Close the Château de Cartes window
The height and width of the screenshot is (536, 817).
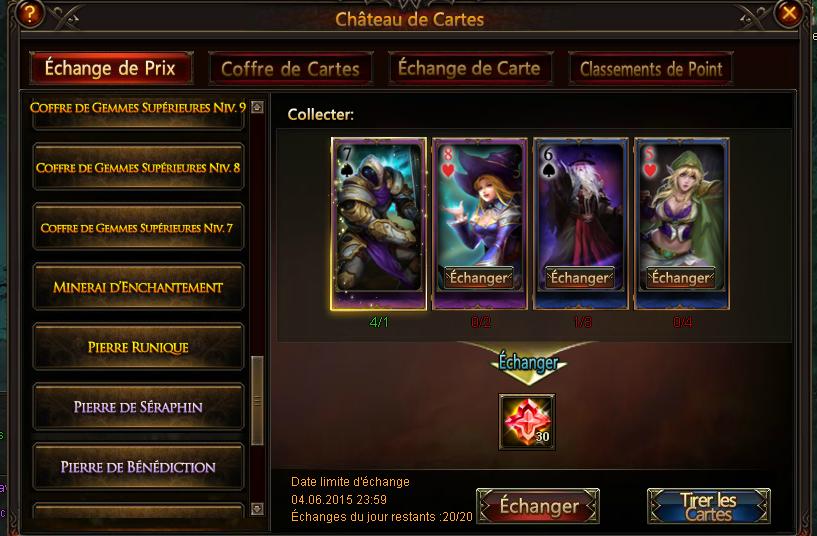pyautogui.click(x=790, y=13)
